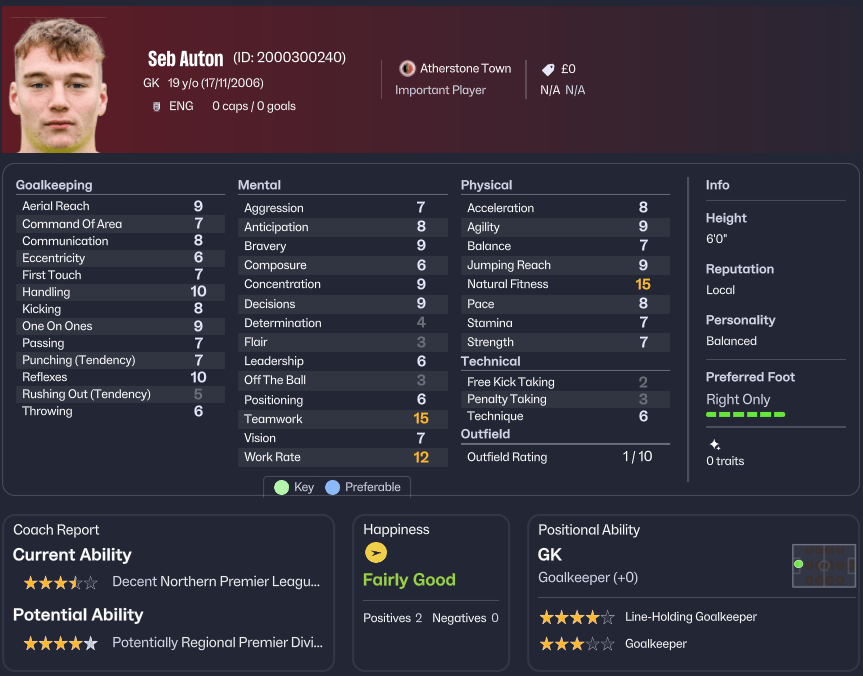
Task: Show the Potential Ability star rating
Action: (x=61, y=643)
